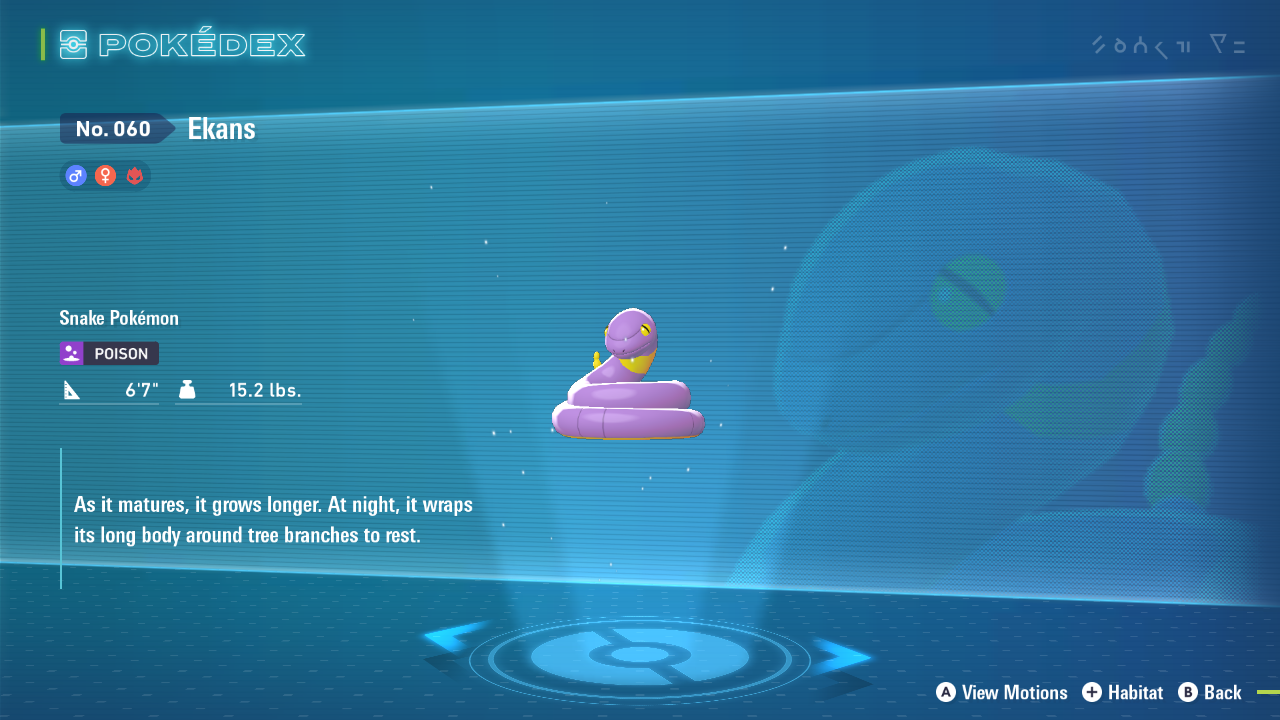The image size is (1280, 720).
Task: Click the No. 060 entry badge
Action: [x=110, y=128]
